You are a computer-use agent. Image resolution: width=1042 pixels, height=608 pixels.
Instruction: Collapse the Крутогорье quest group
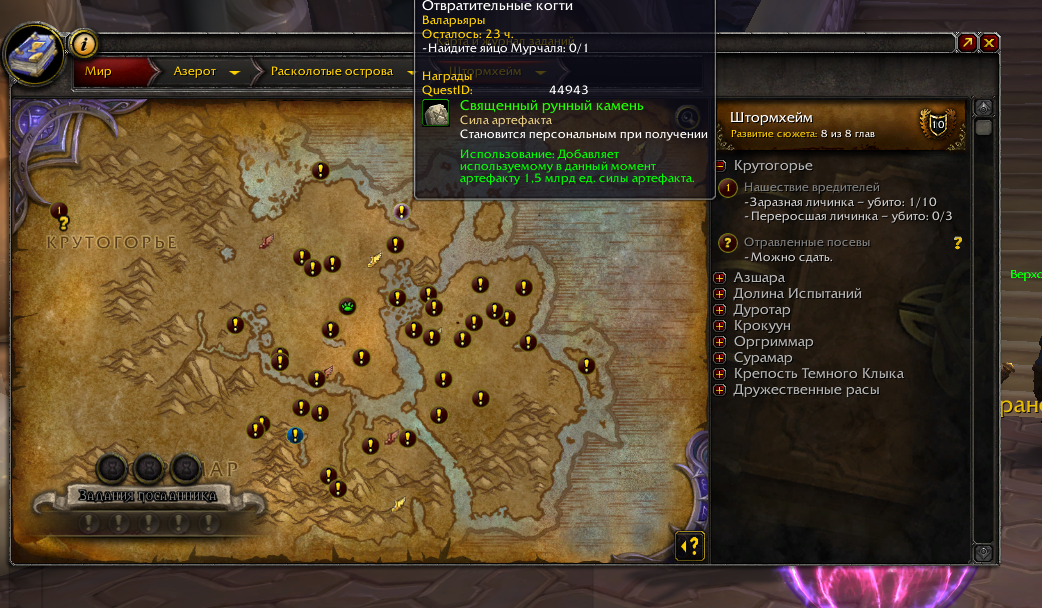[x=720, y=166]
